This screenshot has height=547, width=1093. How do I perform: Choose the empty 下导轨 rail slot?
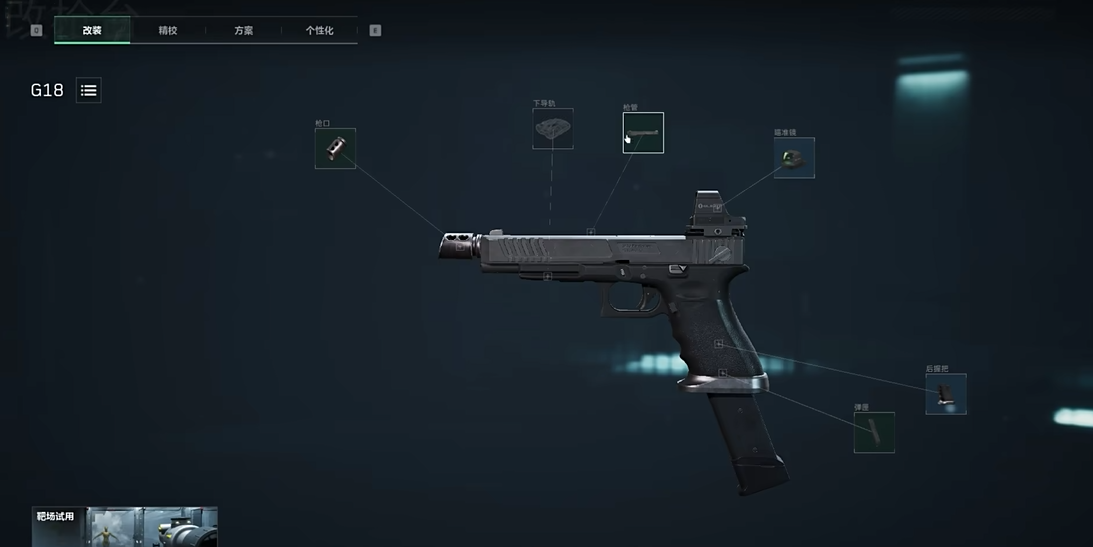click(x=552, y=129)
